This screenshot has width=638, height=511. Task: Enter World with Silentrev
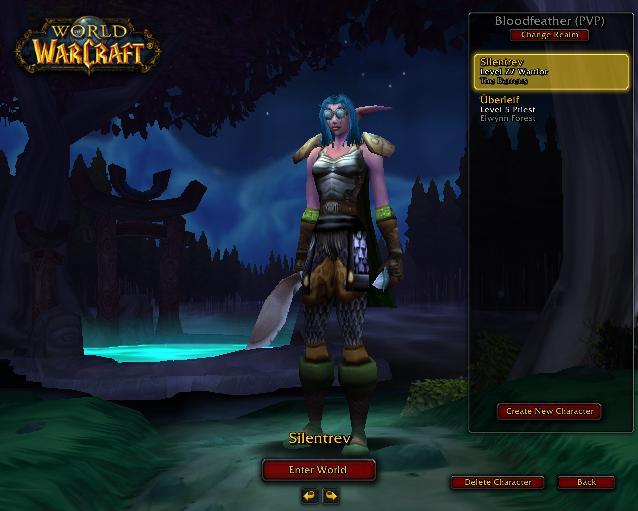(319, 469)
